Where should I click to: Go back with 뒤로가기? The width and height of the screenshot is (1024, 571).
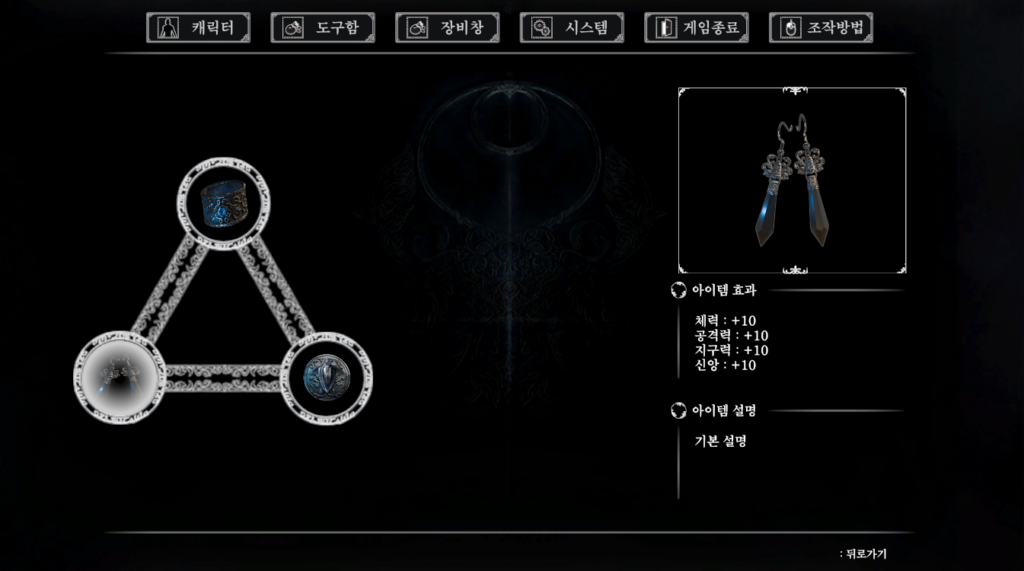865,554
